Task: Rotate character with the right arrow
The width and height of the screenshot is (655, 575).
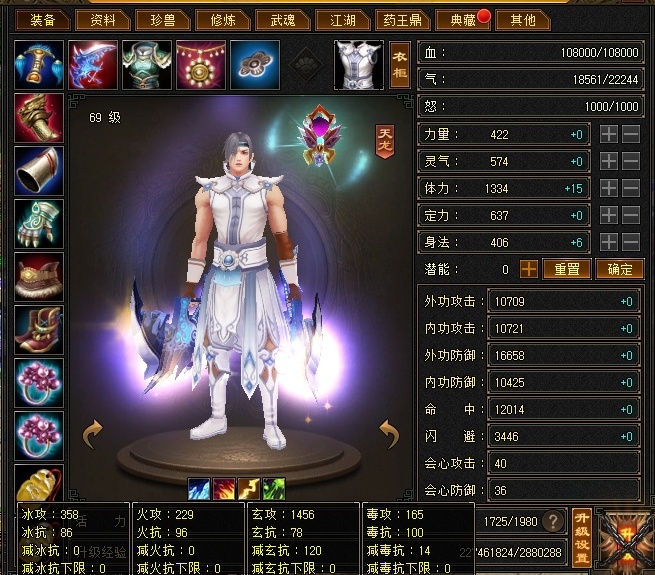Action: (x=390, y=432)
